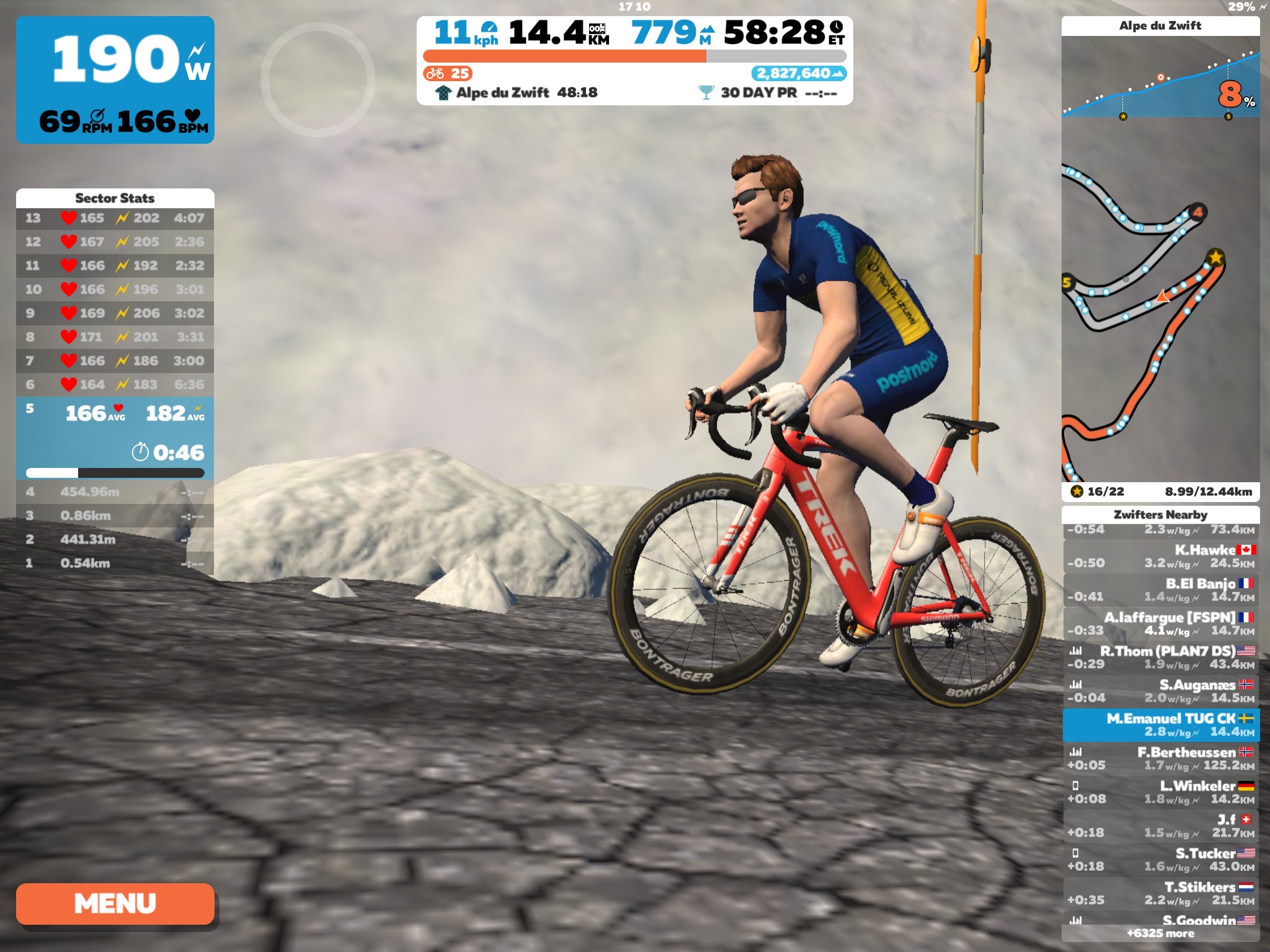Tap the empty power-up ring
Viewport: 1270px width, 952px height.
tap(317, 79)
